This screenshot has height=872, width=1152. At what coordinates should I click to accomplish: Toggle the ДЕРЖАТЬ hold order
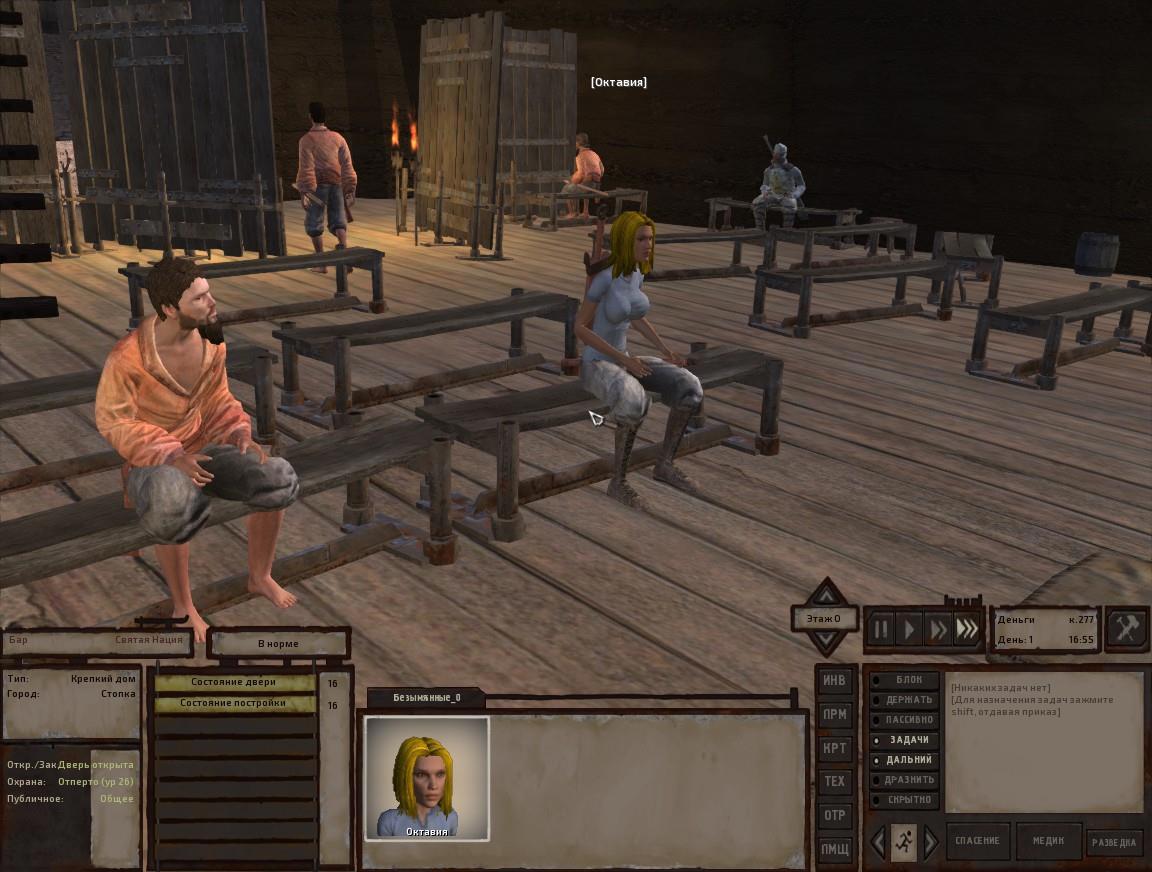(904, 700)
